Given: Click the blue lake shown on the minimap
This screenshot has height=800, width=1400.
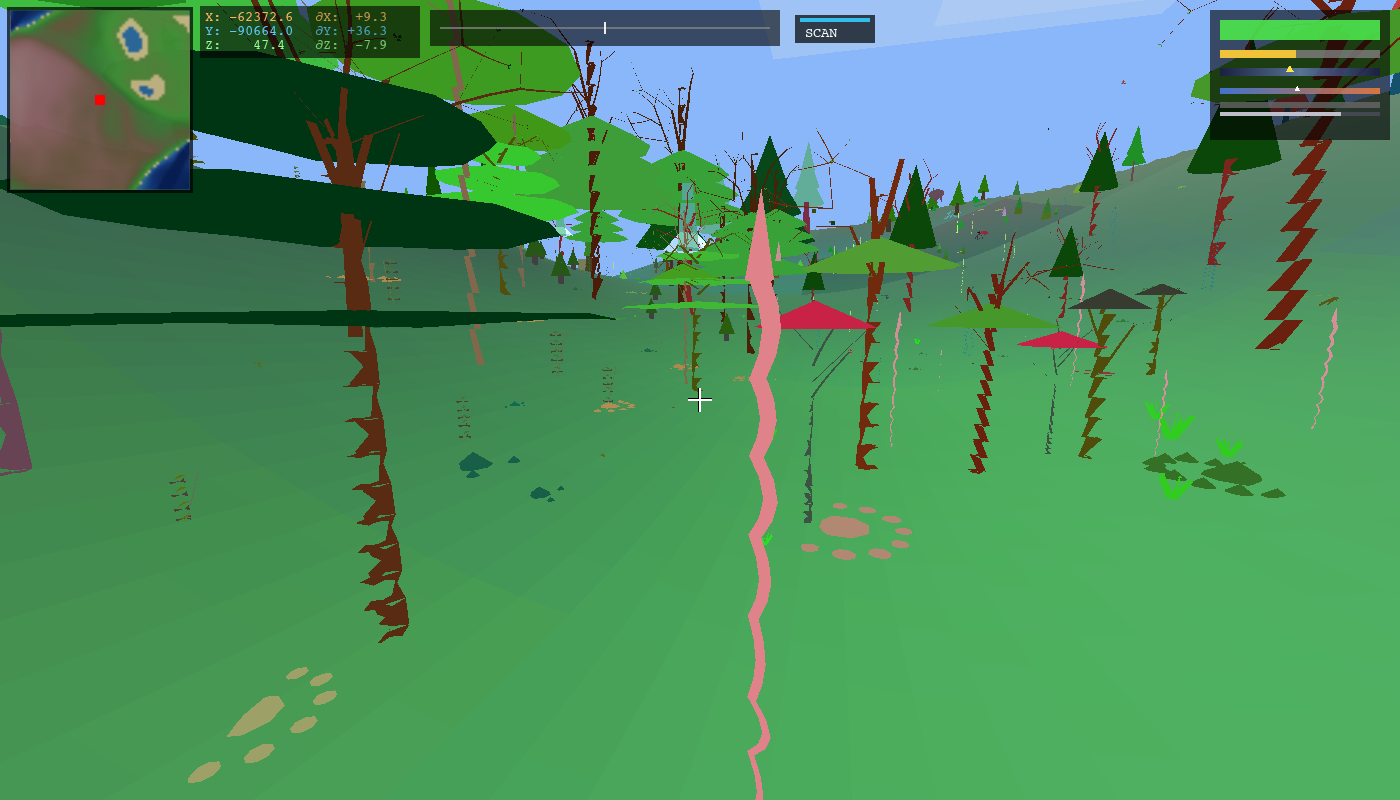Looking at the screenshot, I should (x=131, y=40).
